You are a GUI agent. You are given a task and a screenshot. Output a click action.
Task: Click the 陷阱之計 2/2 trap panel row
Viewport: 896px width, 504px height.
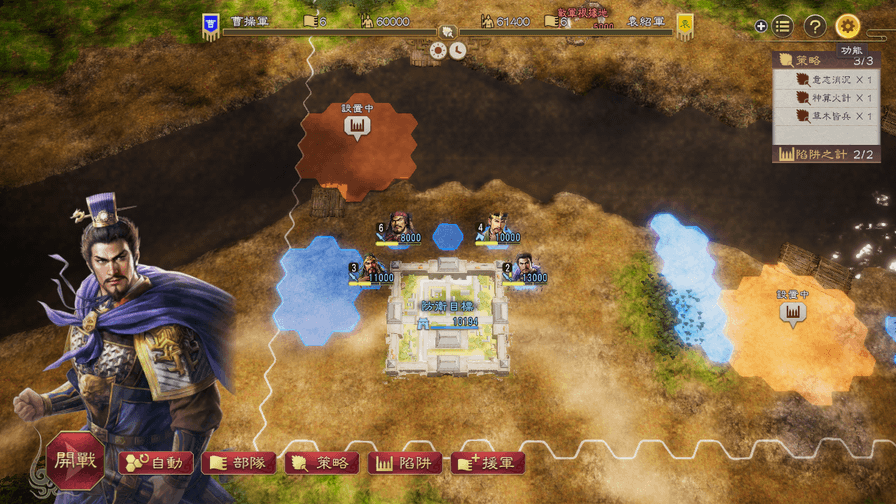click(x=825, y=154)
